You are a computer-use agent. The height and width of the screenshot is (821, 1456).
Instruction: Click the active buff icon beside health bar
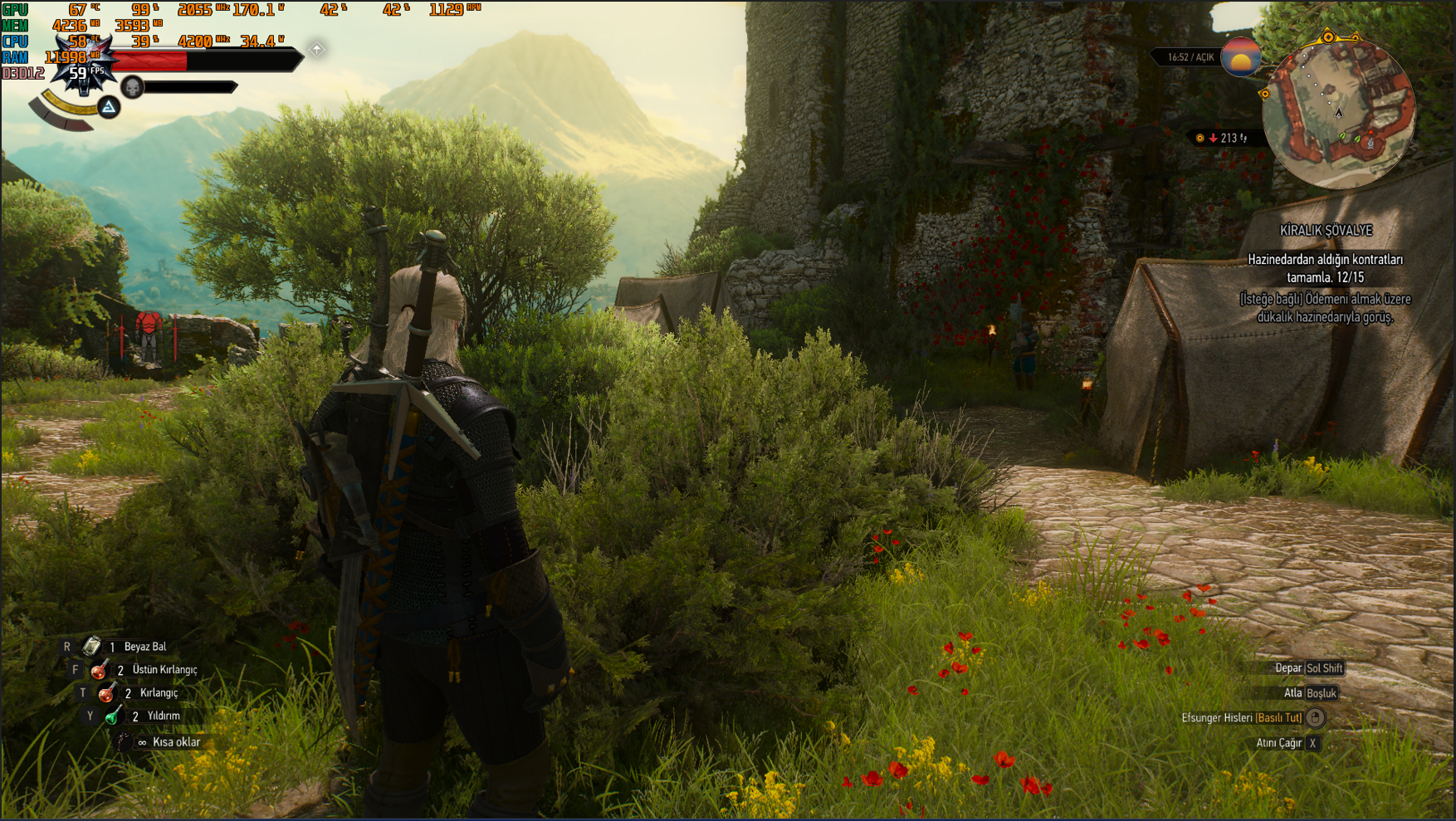[x=317, y=50]
